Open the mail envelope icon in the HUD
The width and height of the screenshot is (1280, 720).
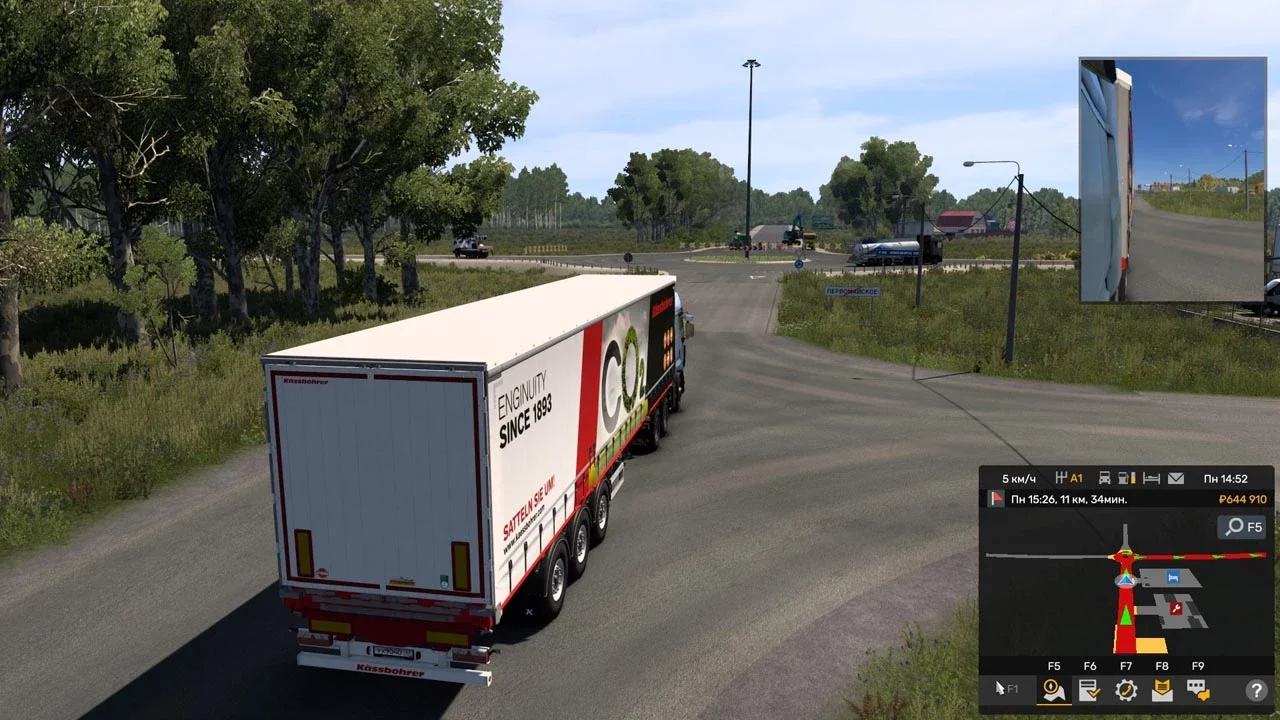[x=1176, y=479]
